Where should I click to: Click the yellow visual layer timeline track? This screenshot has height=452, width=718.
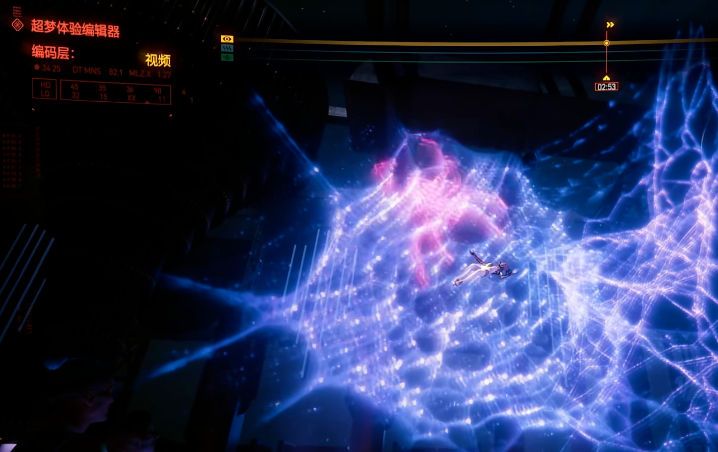coord(420,42)
